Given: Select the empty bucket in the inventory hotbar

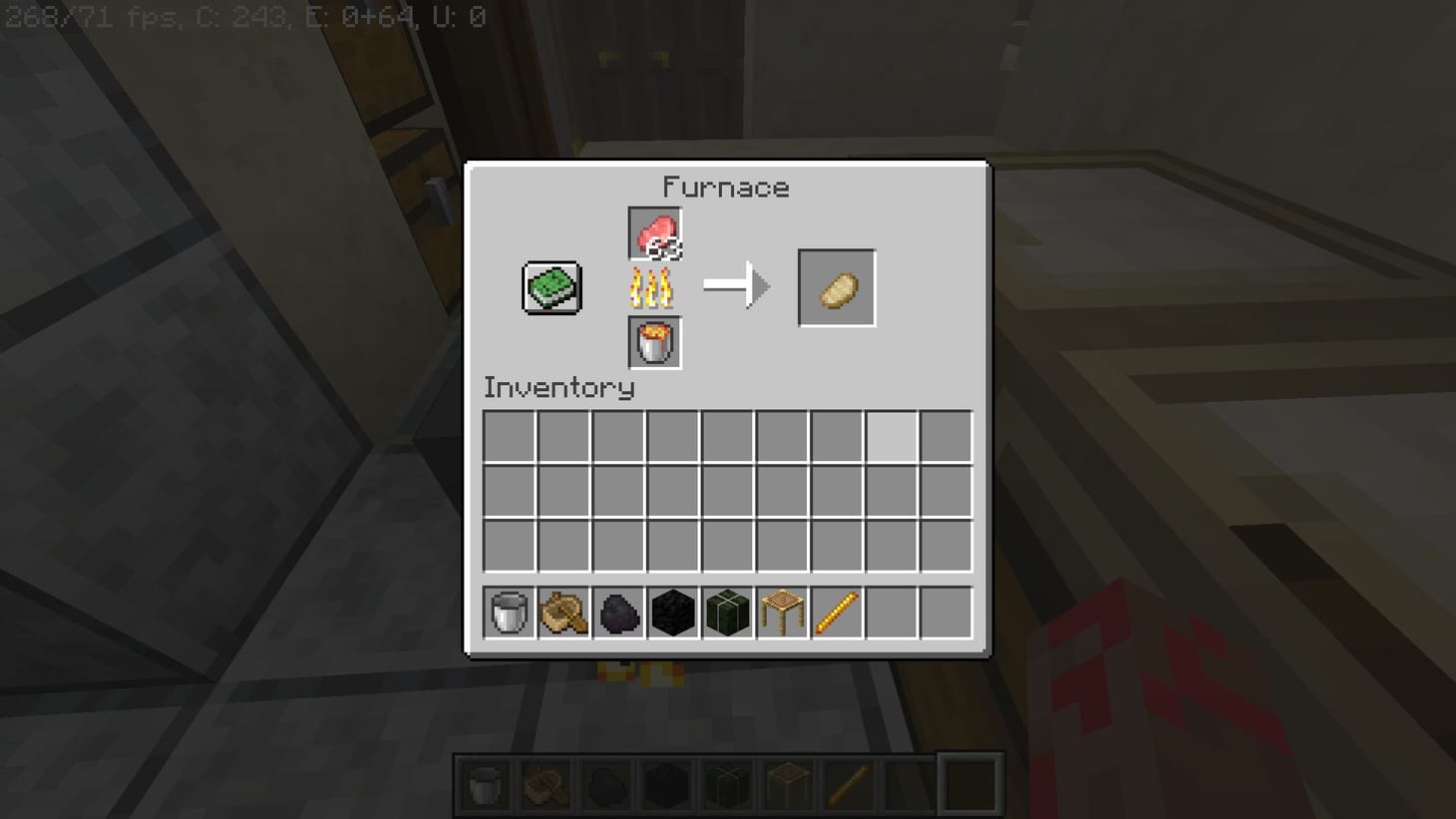Looking at the screenshot, I should (508, 613).
